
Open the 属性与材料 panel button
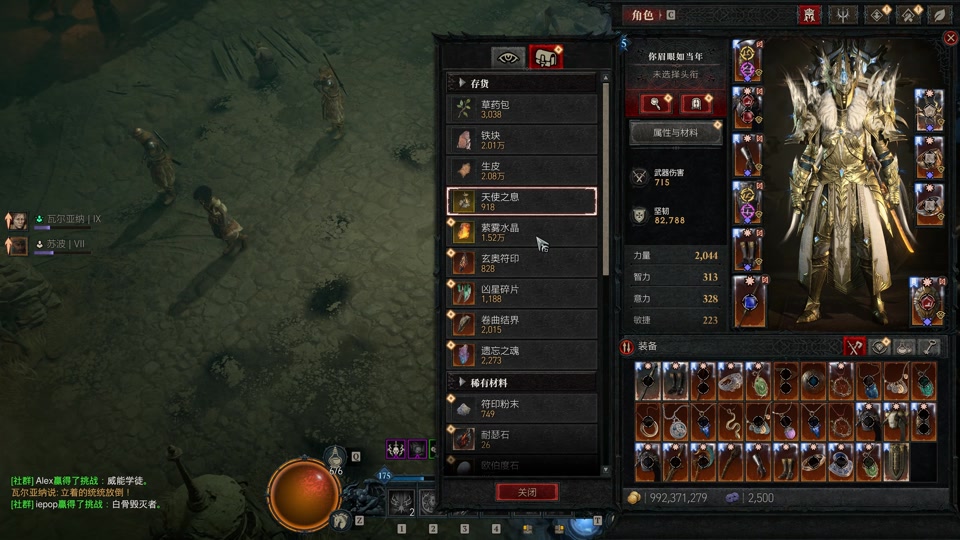[x=675, y=132]
